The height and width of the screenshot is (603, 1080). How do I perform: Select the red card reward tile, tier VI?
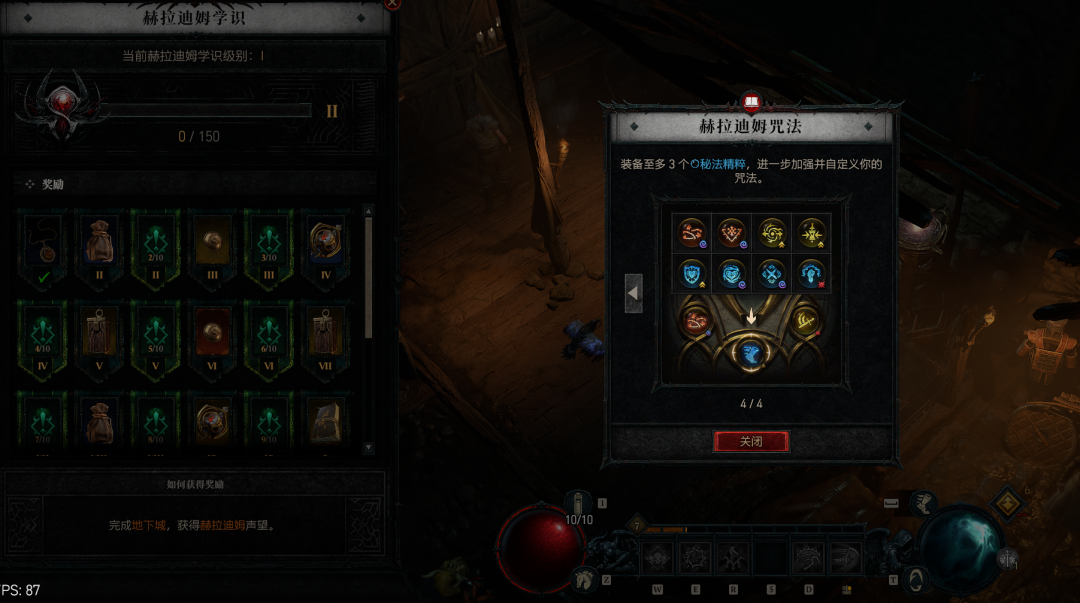[212, 334]
